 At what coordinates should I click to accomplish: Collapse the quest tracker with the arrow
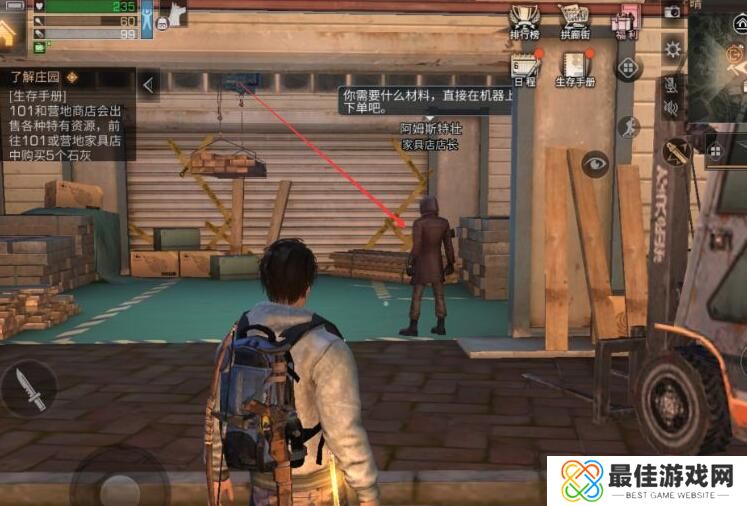coord(148,85)
